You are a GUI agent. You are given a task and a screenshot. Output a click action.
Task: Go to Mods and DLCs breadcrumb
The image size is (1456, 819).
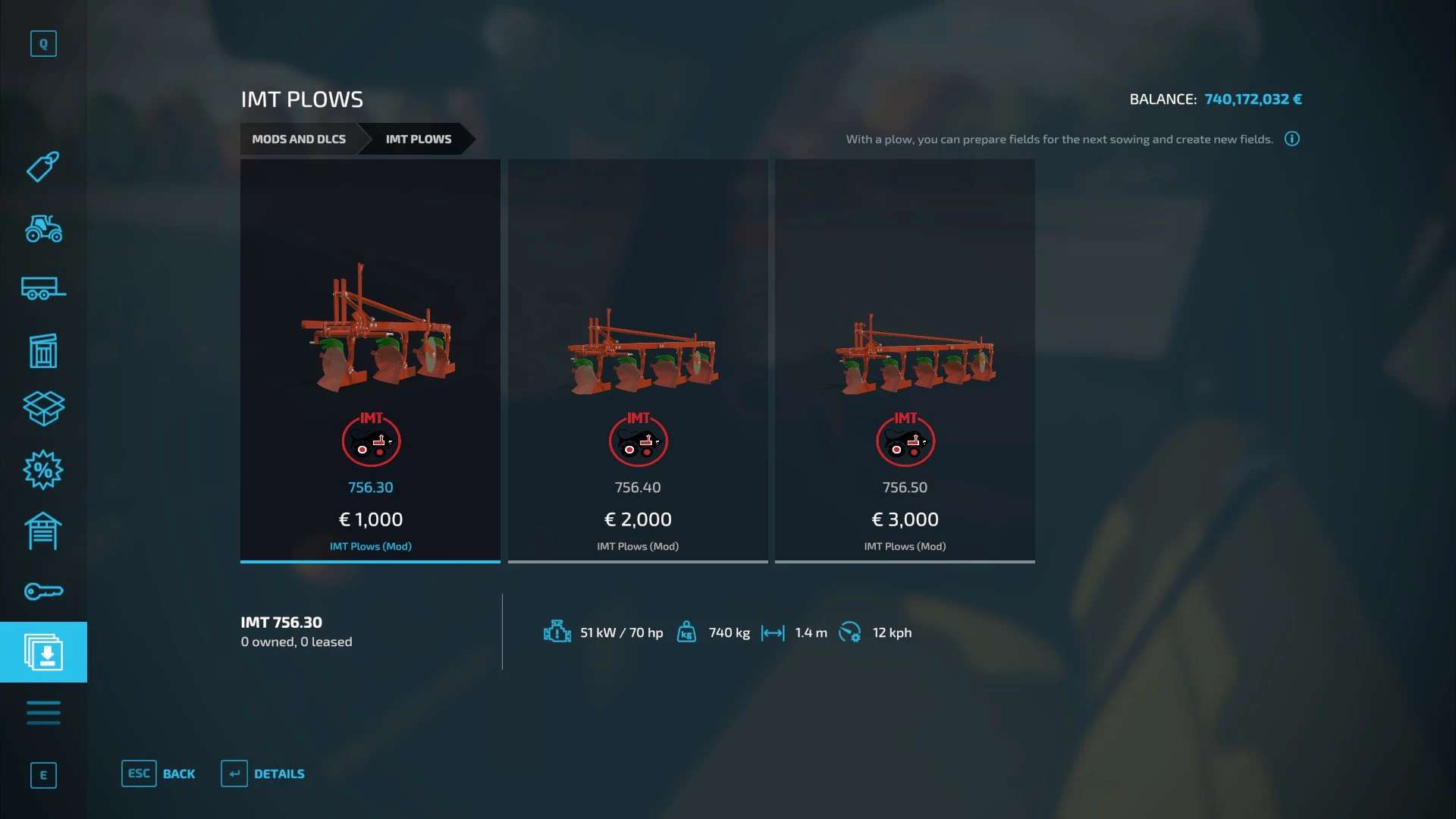(299, 139)
